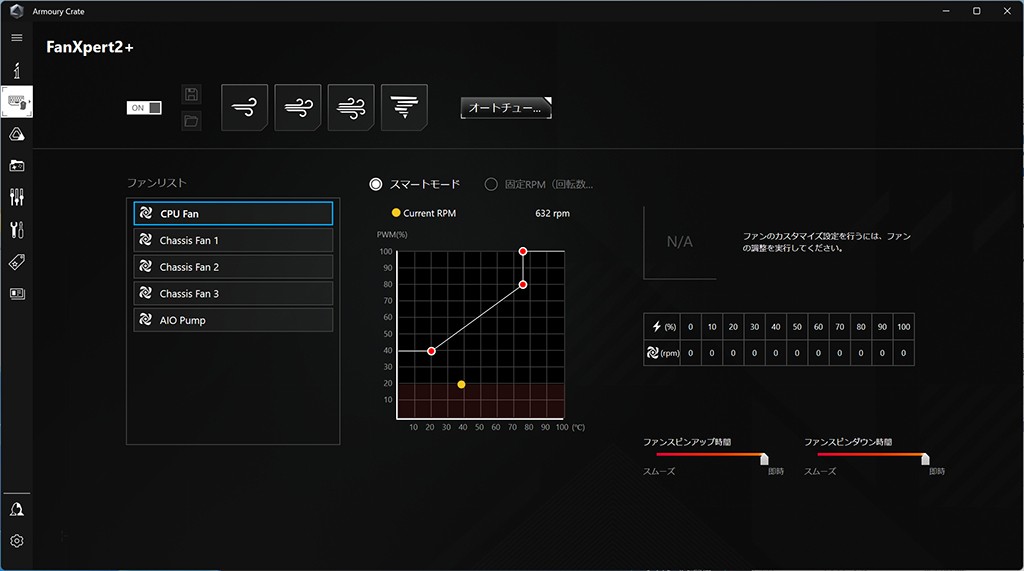Switch to 固定RPM mode radio option
This screenshot has width=1024, height=571.
[x=491, y=184]
